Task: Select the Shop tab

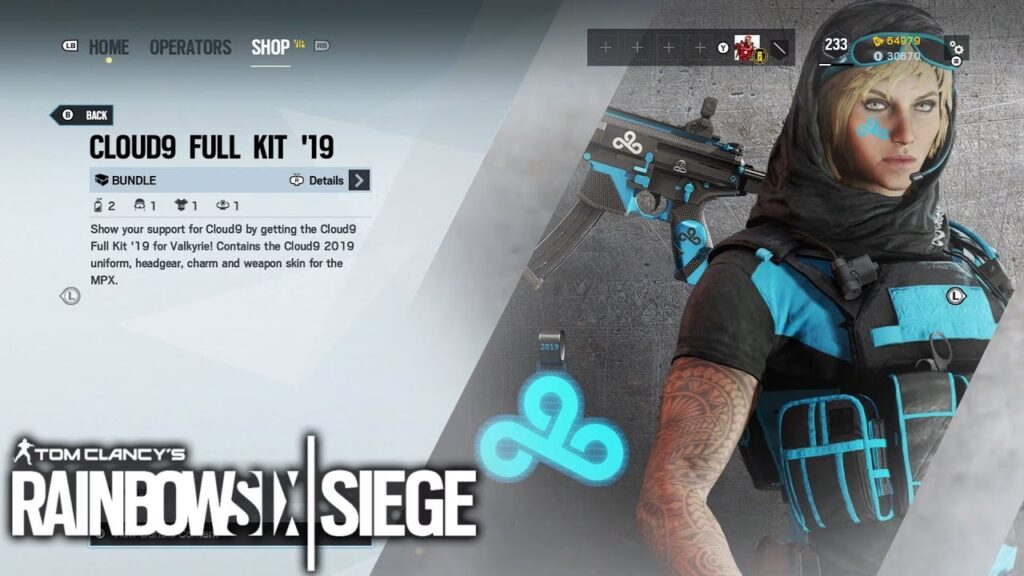Action: coord(270,47)
